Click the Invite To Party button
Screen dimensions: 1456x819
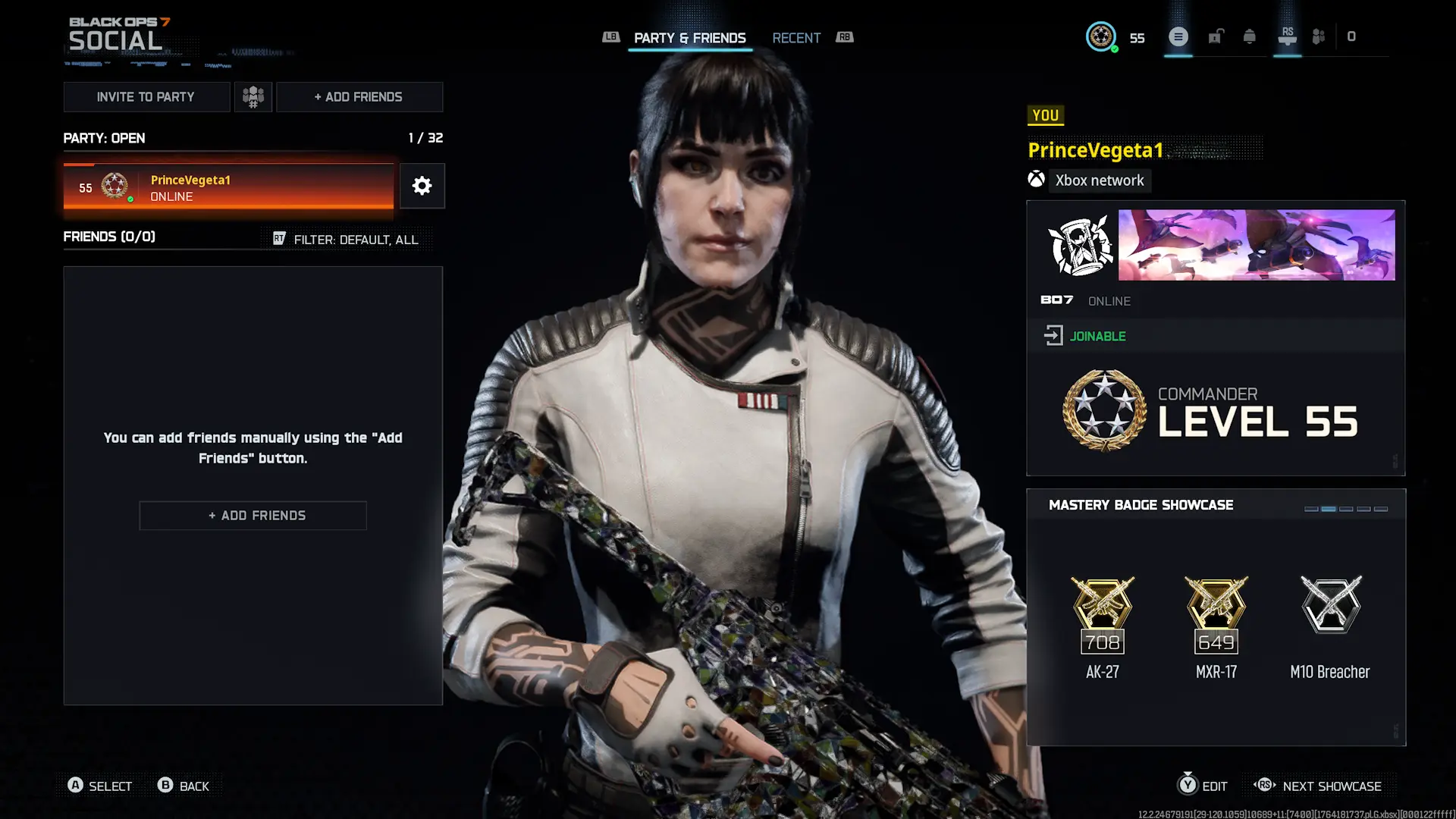coord(146,96)
